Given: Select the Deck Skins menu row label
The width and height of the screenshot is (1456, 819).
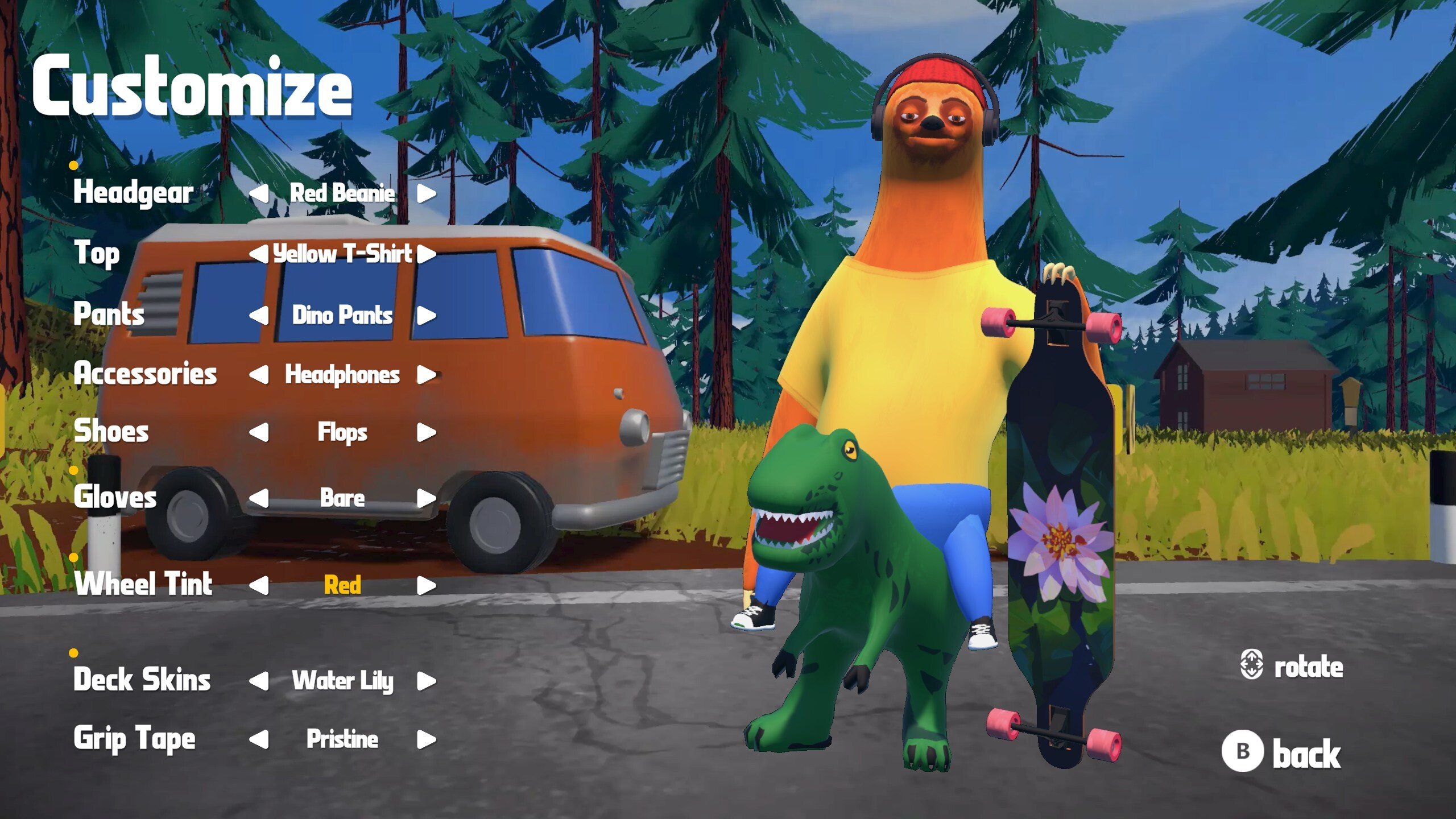Looking at the screenshot, I should (x=142, y=680).
